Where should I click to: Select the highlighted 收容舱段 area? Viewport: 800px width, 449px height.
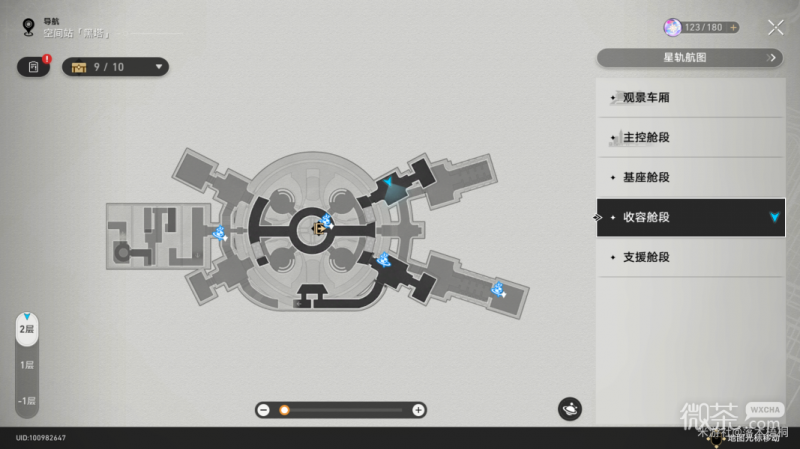(x=690, y=217)
